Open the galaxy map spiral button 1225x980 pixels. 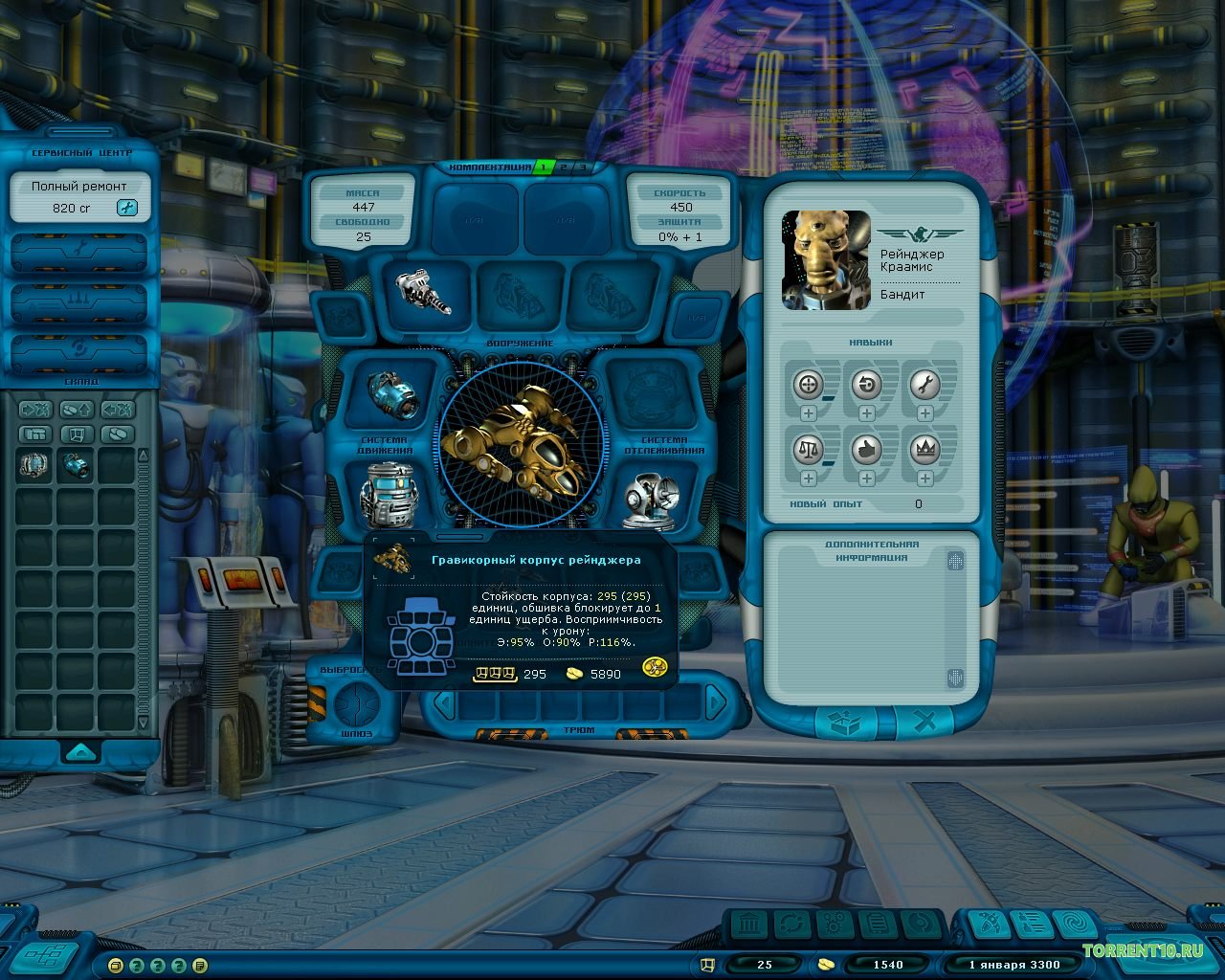[x=1078, y=924]
